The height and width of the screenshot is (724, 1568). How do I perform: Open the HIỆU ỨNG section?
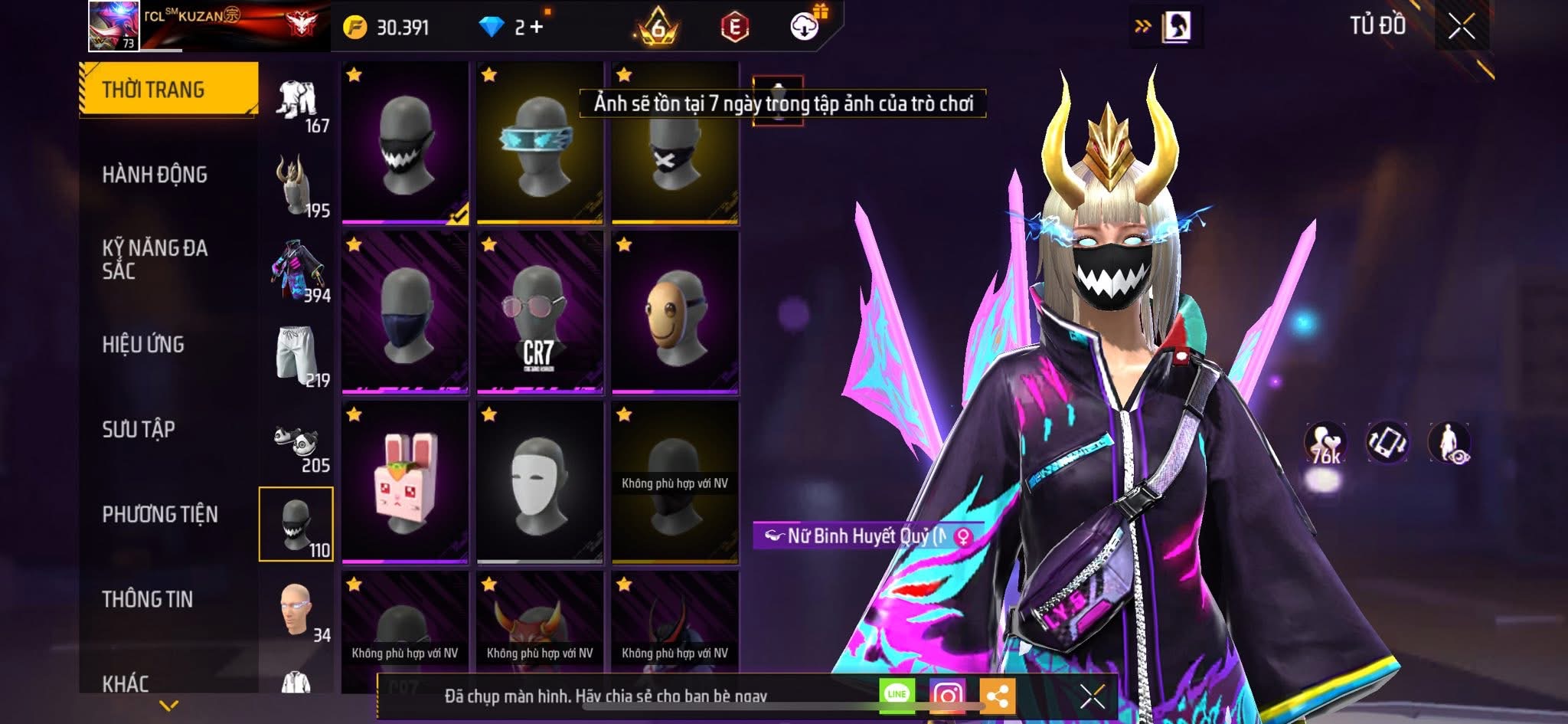143,345
